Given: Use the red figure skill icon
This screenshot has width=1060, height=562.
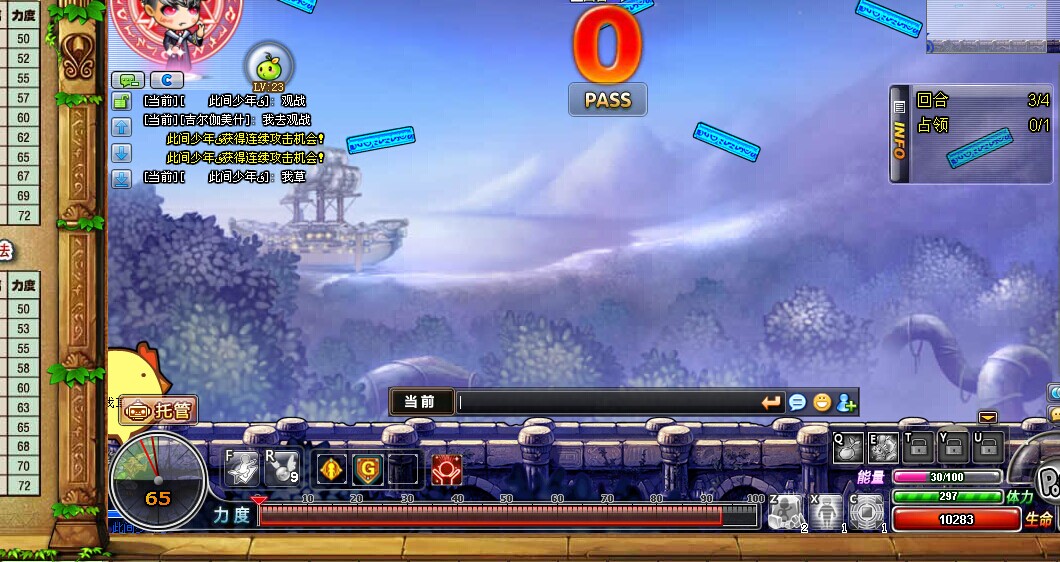Looking at the screenshot, I should 446,468.
